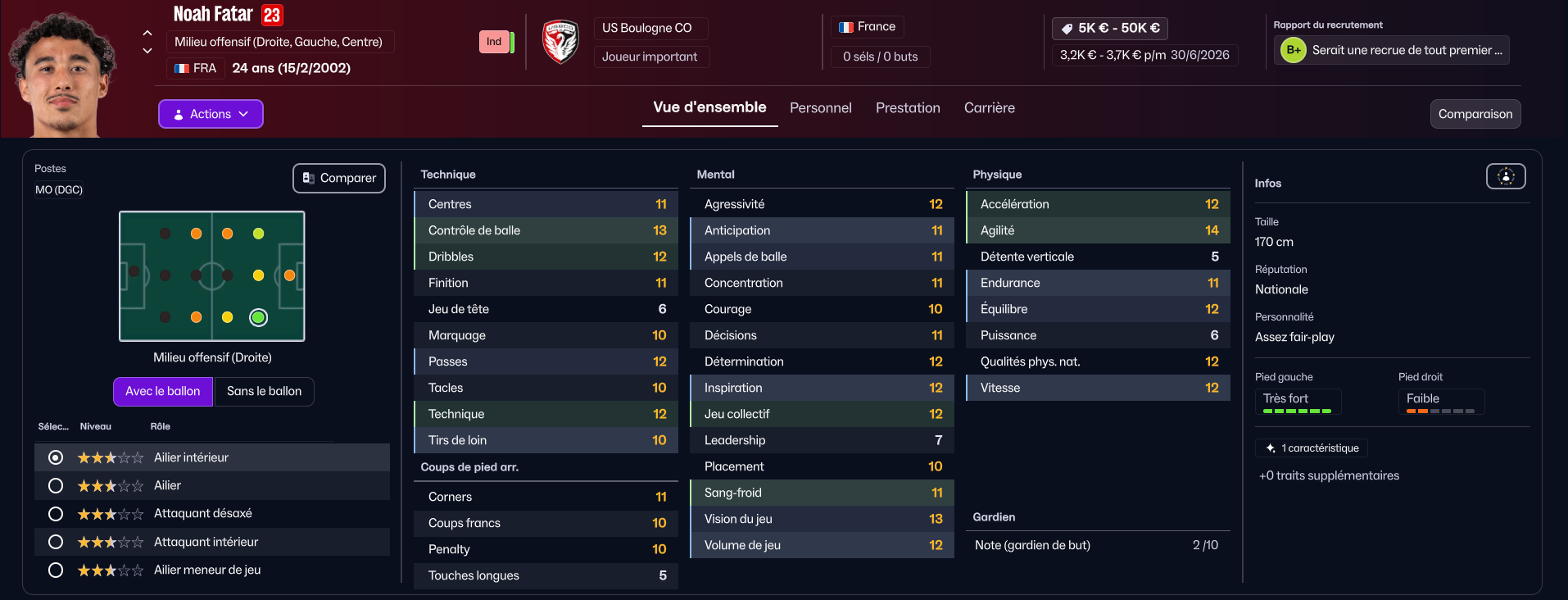Viewport: 1568px width, 600px height.
Task: Choose the Ailier meneur de jeu role
Action: pos(56,570)
